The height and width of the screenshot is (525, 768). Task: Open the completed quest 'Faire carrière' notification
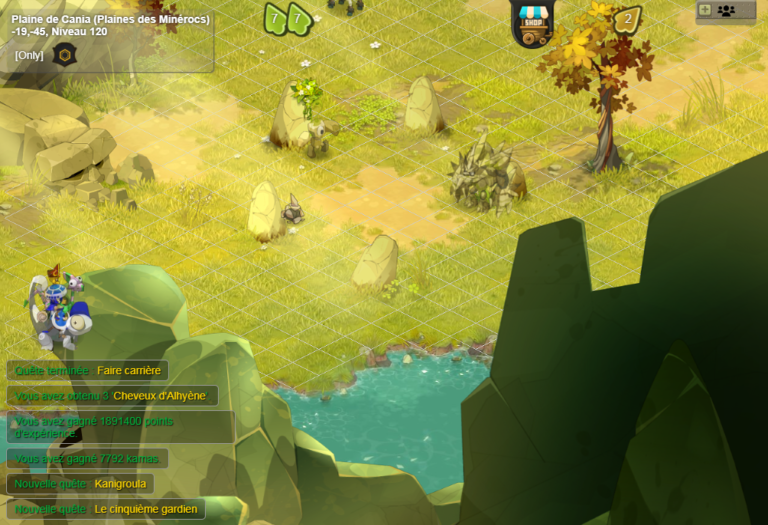[x=88, y=370]
